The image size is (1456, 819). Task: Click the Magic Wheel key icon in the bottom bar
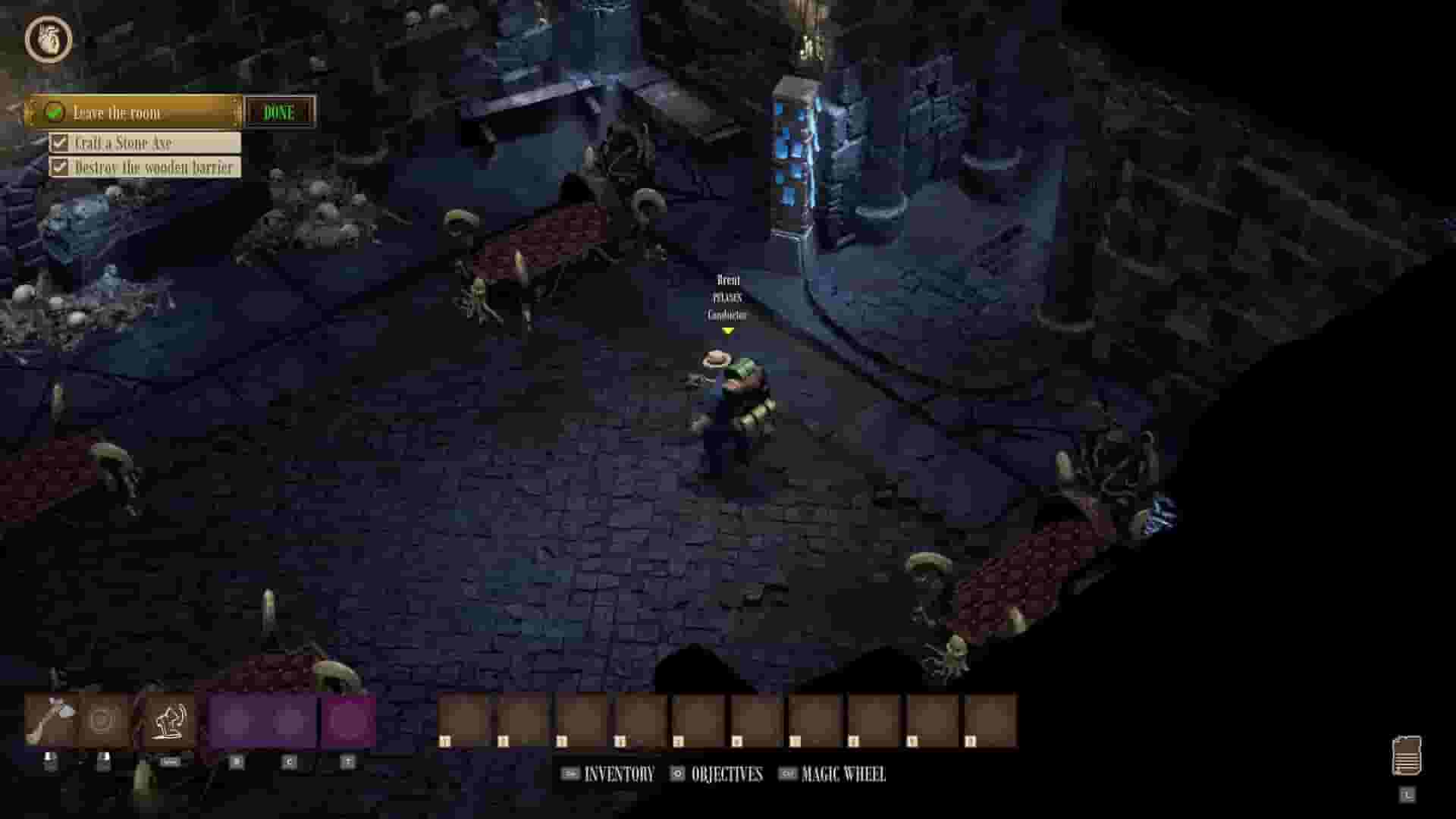click(x=786, y=776)
